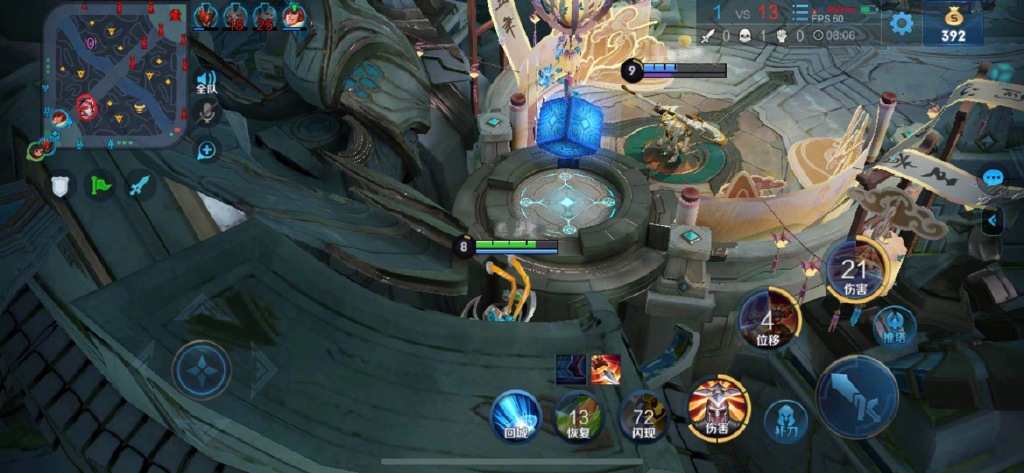This screenshot has width=1024, height=473.
Task: Toggle the muted microphone icon
Action: [x=207, y=113]
